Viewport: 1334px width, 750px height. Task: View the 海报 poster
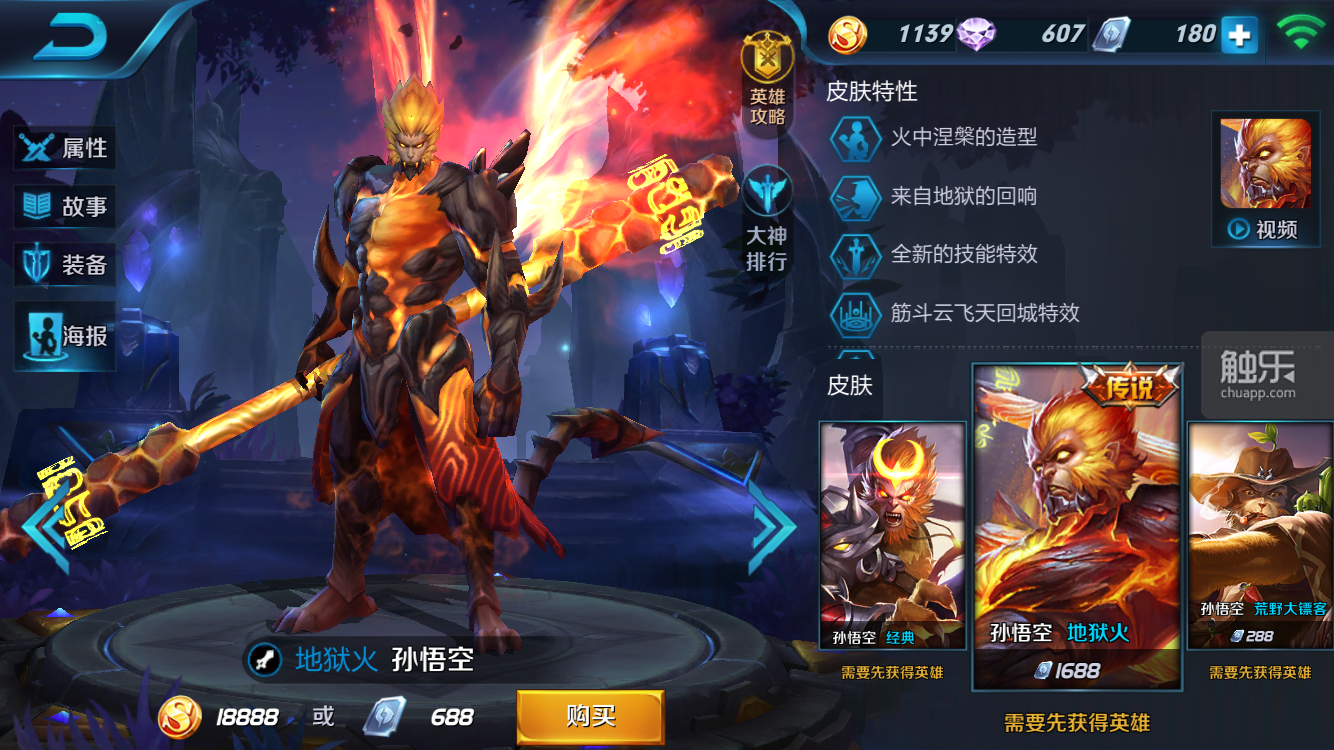coord(66,336)
